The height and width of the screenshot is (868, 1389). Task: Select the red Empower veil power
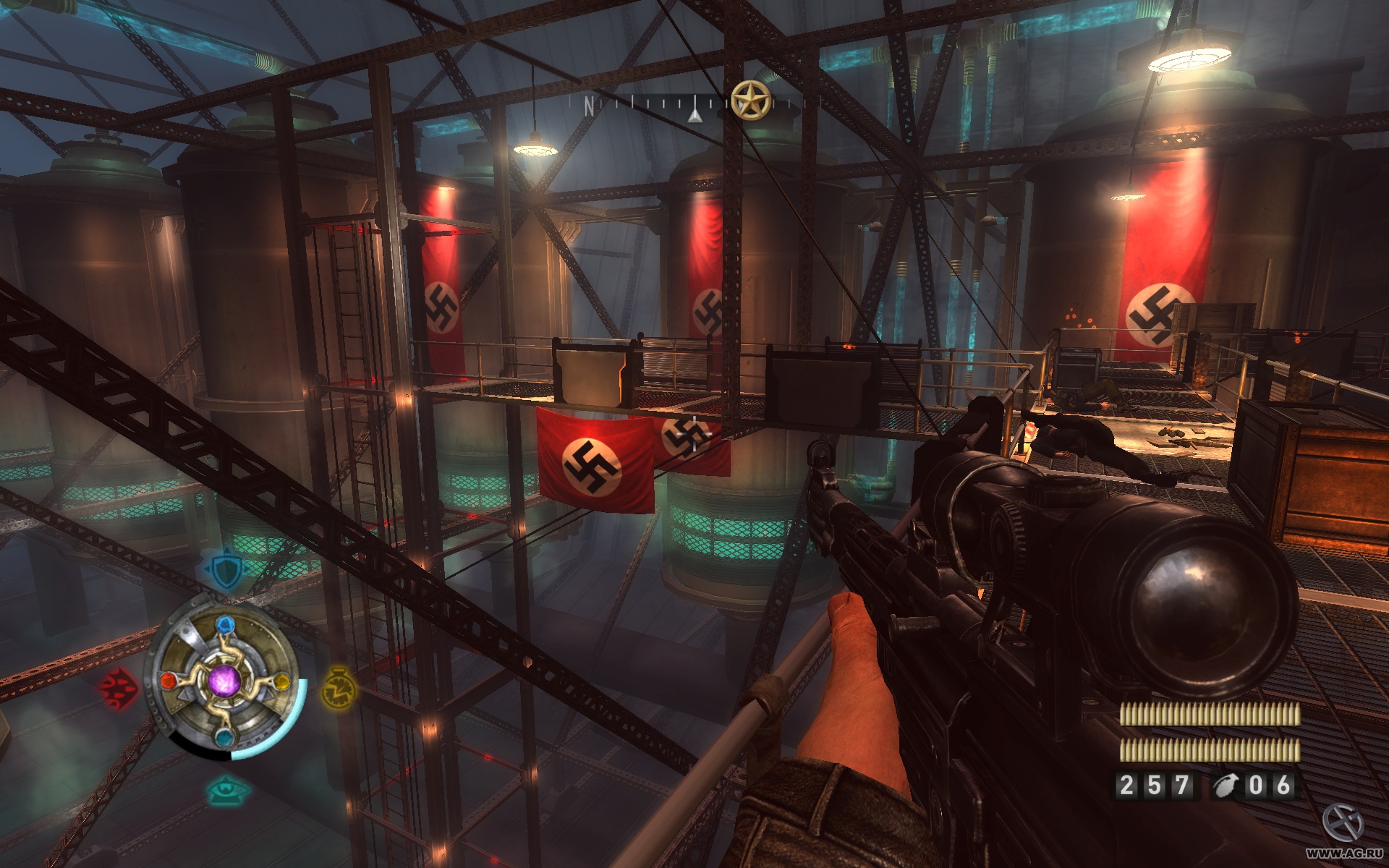(118, 688)
